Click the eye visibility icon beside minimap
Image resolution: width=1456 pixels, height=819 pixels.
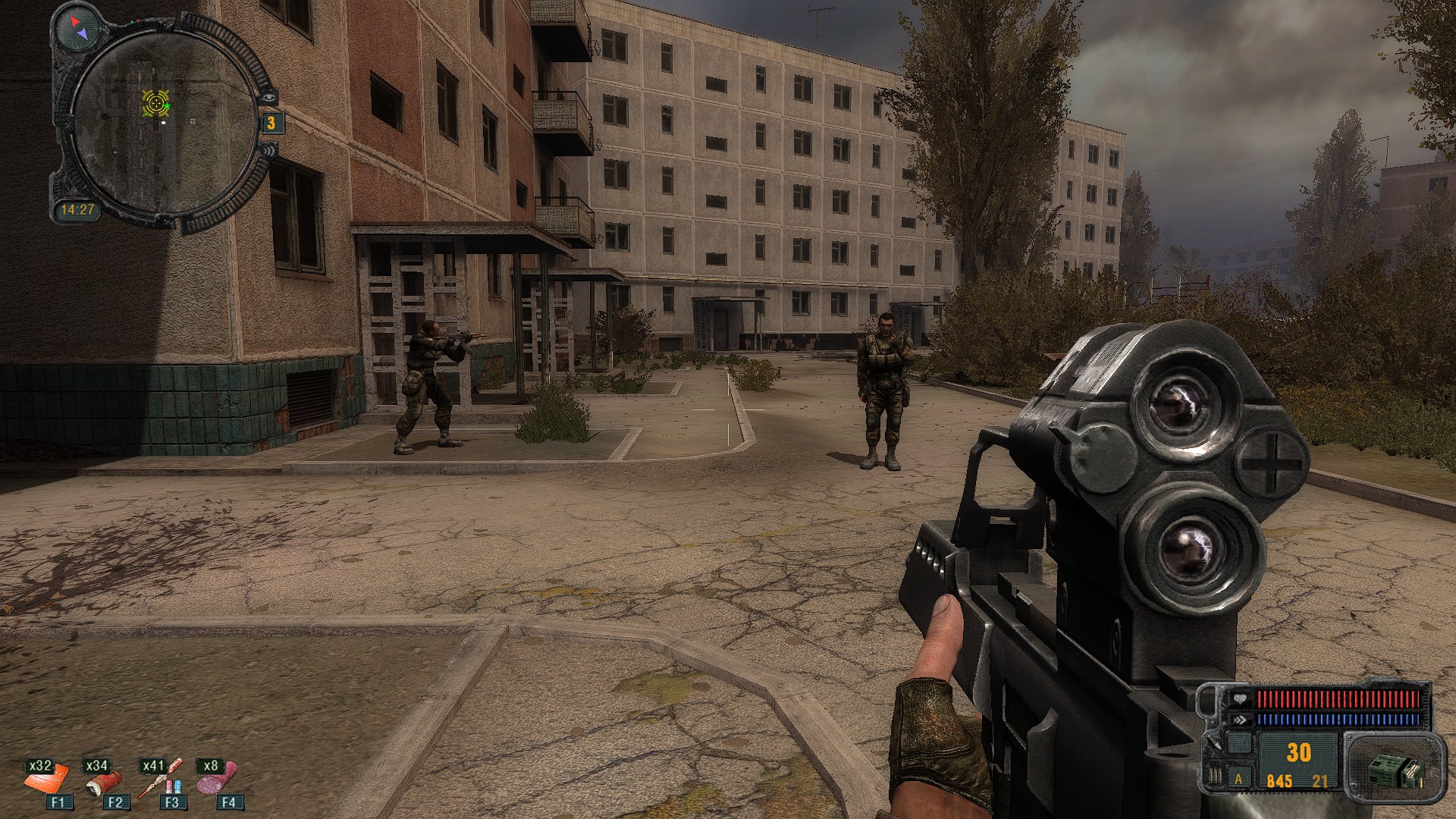(x=266, y=97)
